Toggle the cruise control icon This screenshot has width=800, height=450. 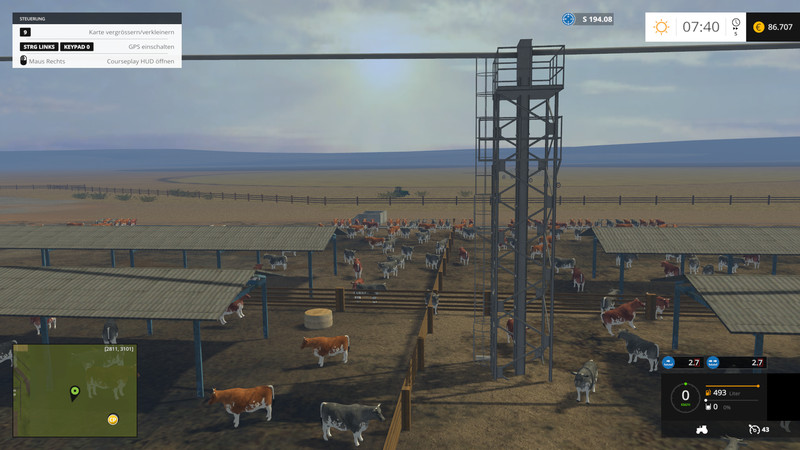coord(753,430)
